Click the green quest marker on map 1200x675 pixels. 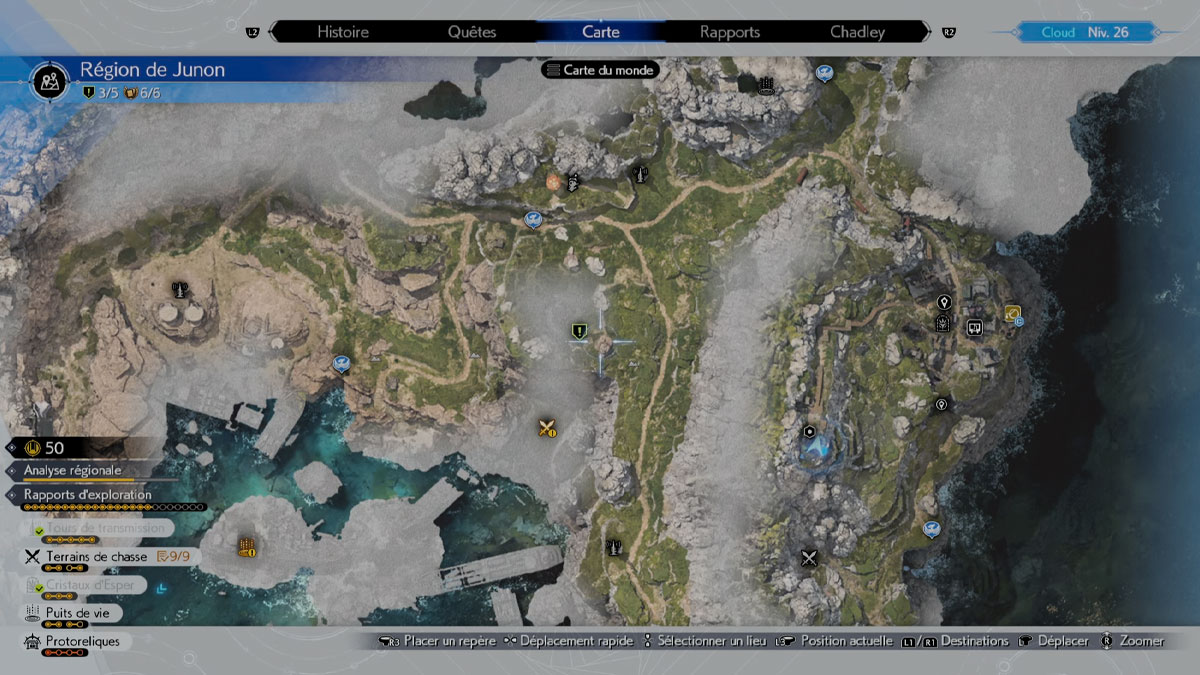click(577, 330)
